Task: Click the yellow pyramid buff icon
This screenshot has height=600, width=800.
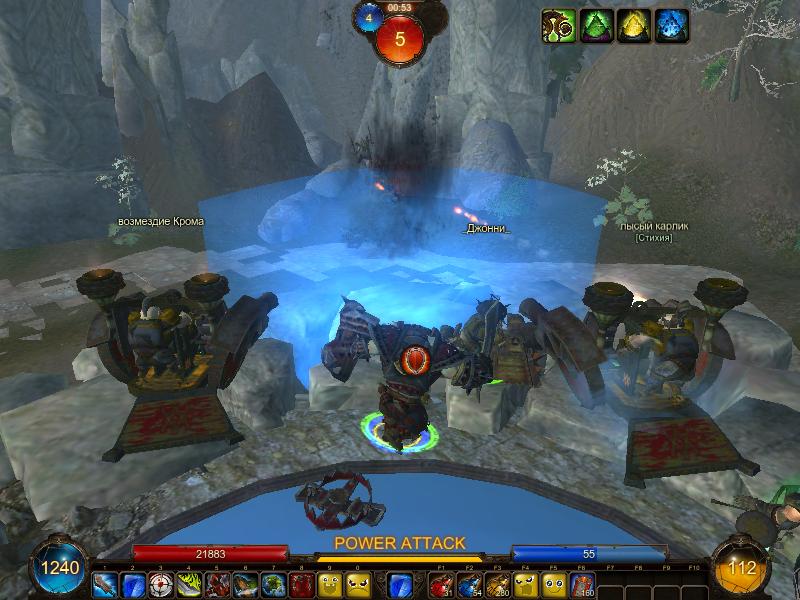Action: 634,25
